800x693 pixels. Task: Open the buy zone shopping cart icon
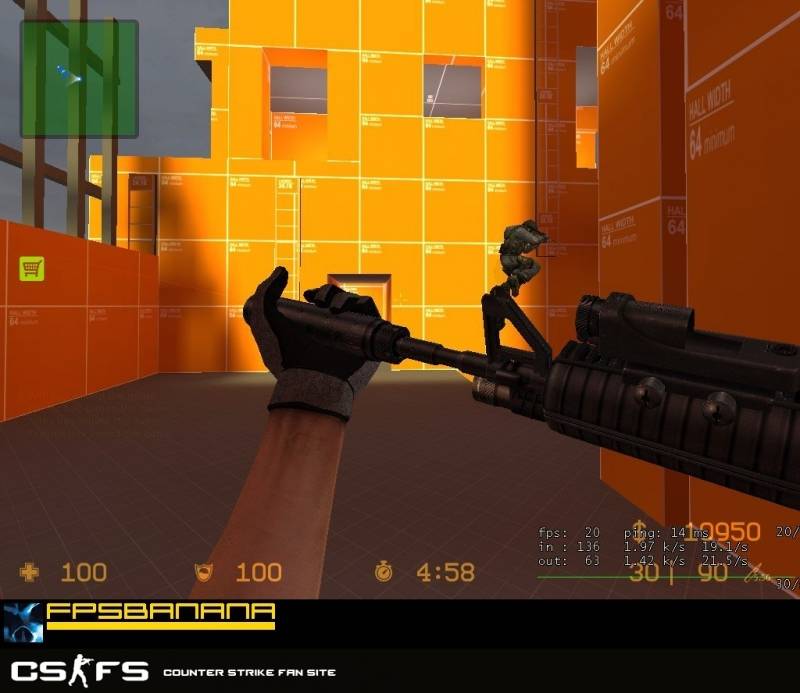(31, 268)
